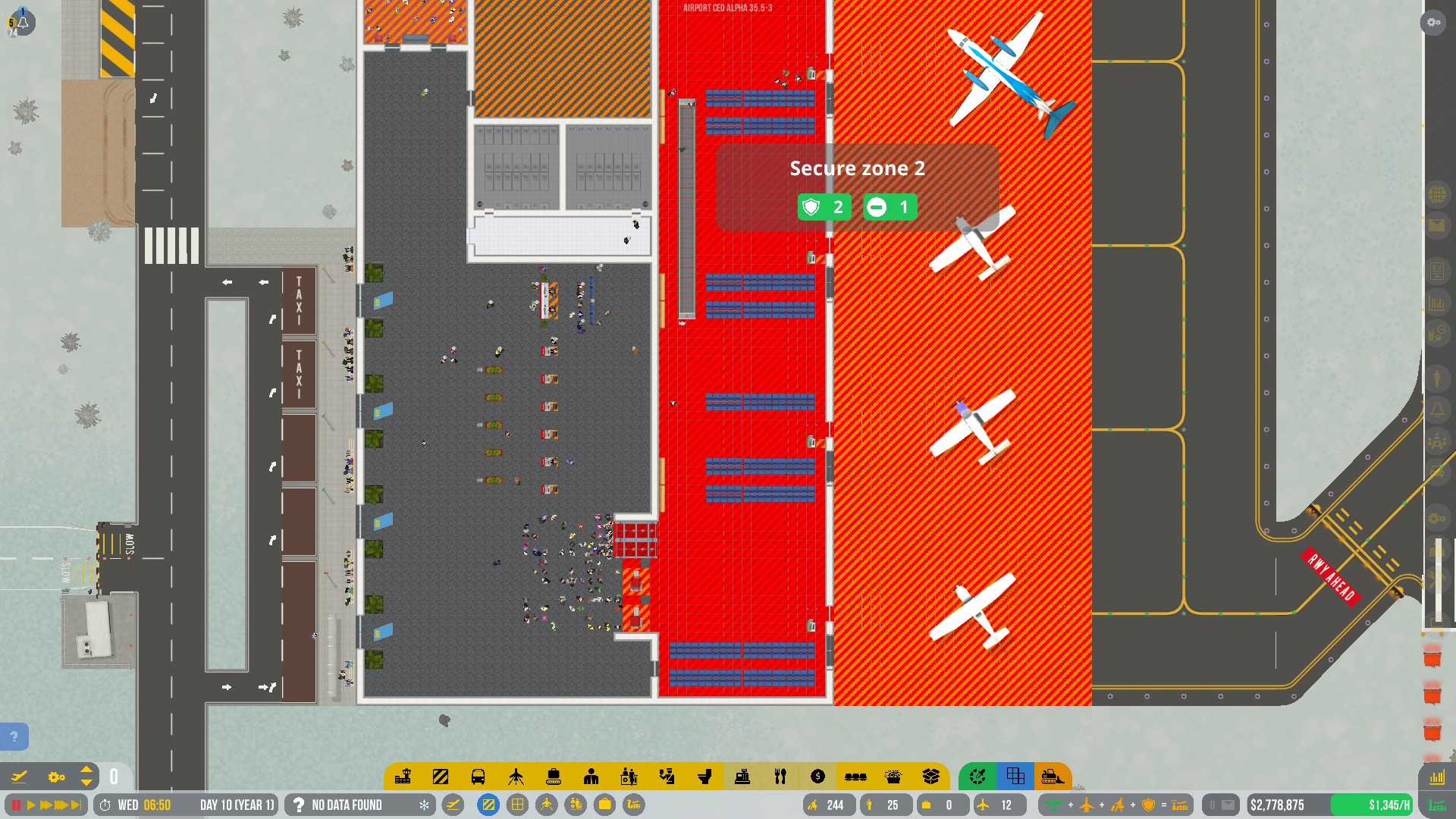This screenshot has height=819, width=1456.
Task: Switch to the blue grid view tab
Action: [x=1015, y=776]
